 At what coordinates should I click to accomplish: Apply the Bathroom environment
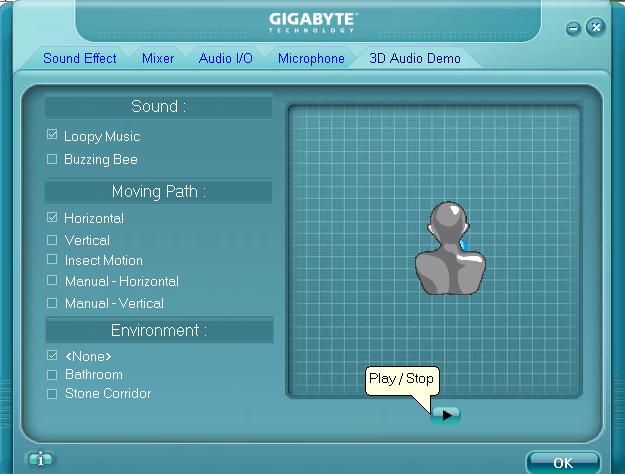(x=52, y=374)
